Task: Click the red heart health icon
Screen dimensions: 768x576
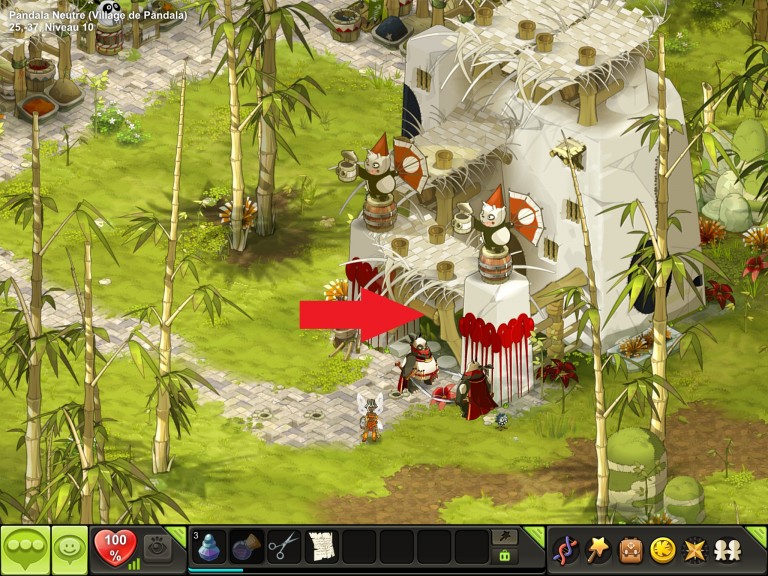Action: pos(114,547)
